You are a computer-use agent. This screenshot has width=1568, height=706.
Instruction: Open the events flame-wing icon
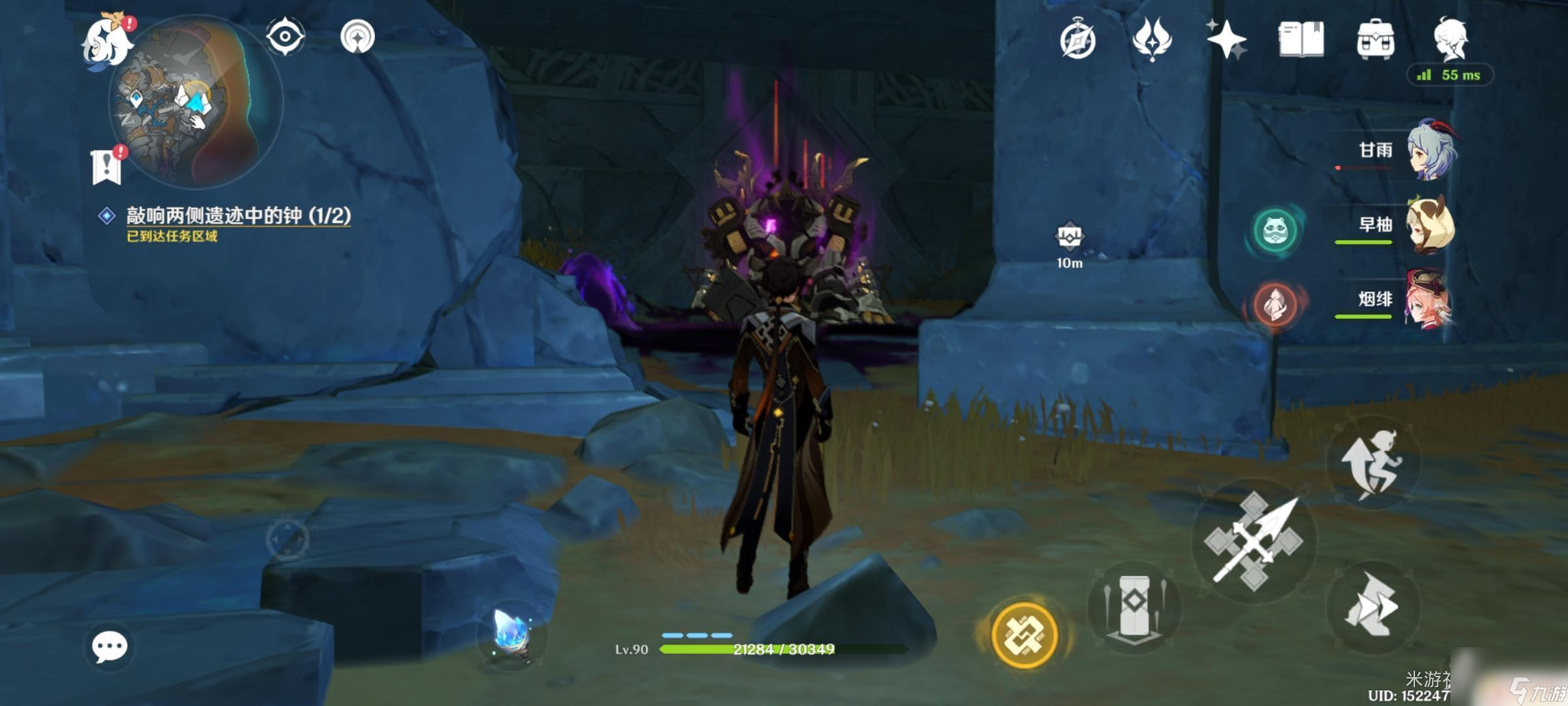1152,39
